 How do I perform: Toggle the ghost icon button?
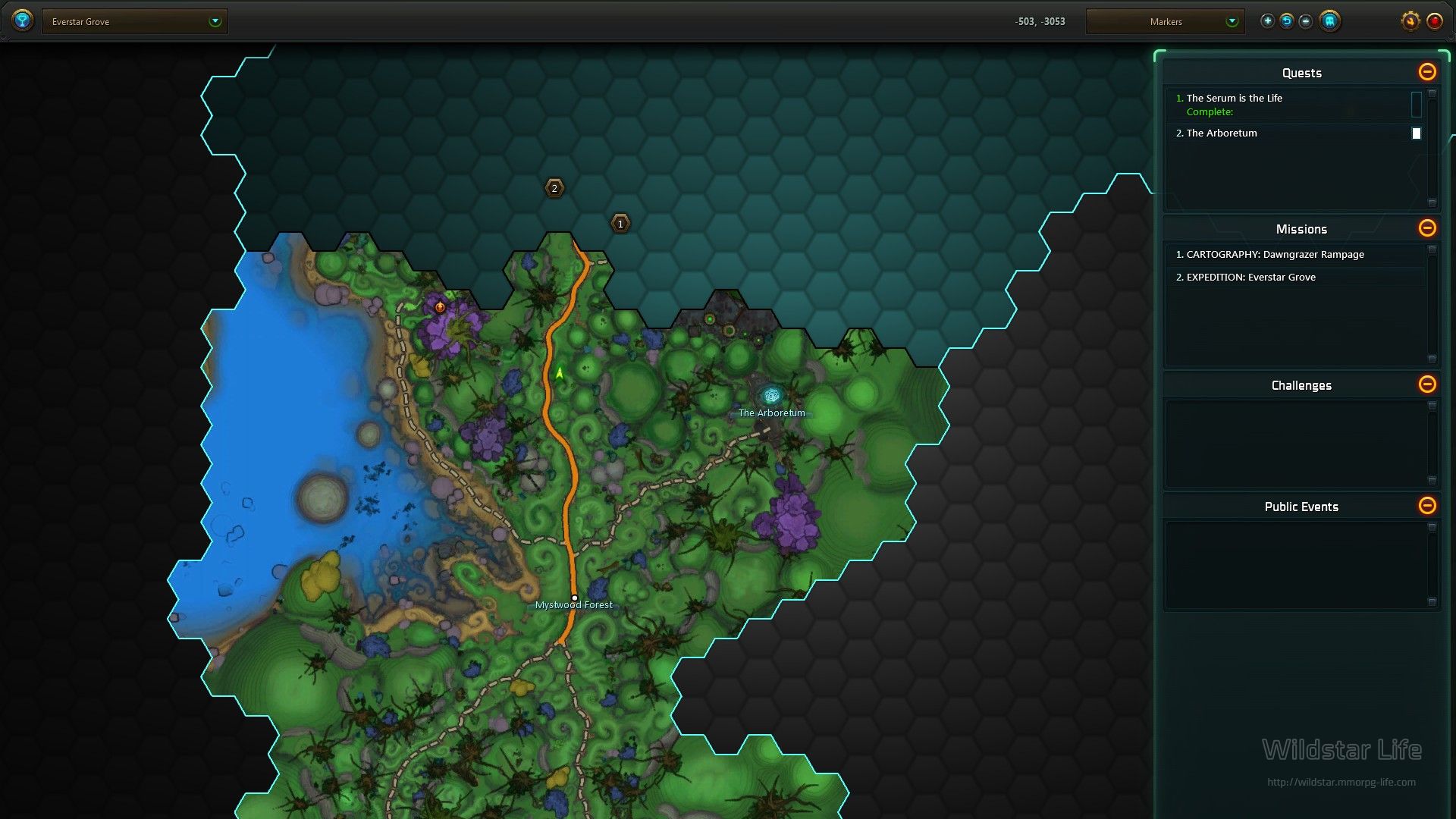click(x=1329, y=21)
